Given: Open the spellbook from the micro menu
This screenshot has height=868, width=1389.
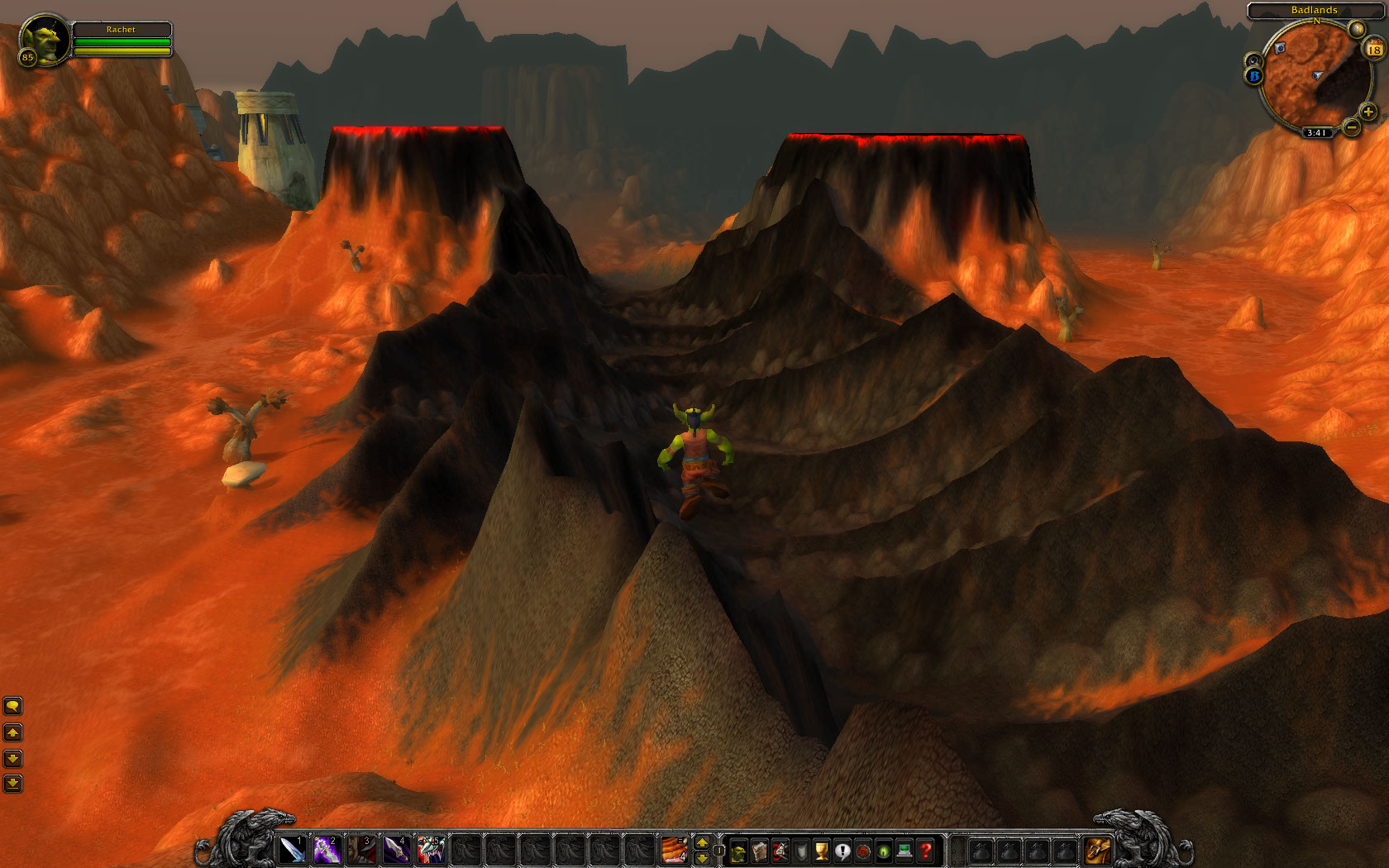Looking at the screenshot, I should 759,851.
